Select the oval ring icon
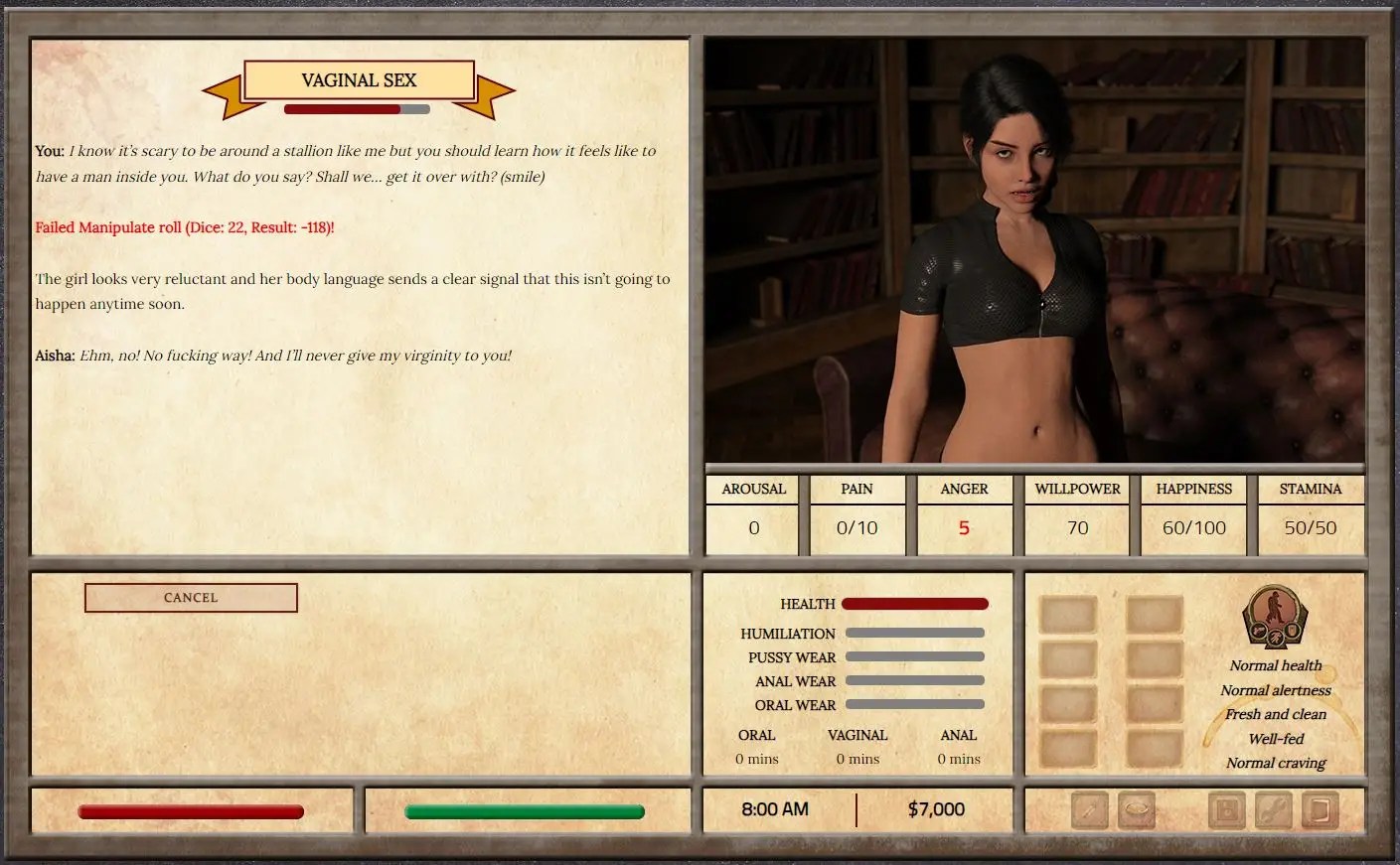 pos(1137,810)
